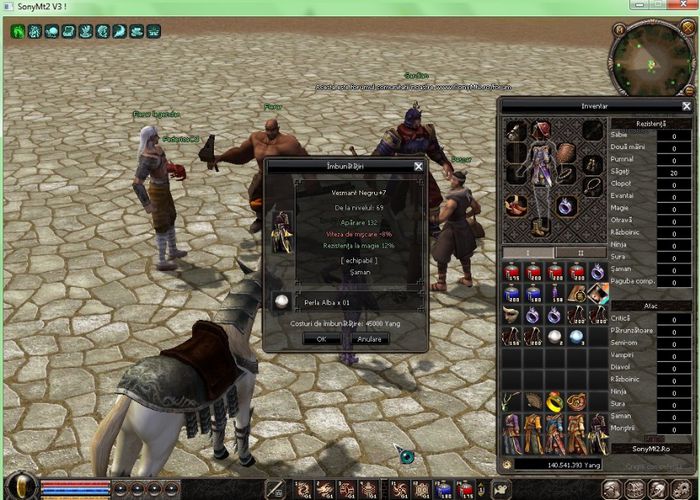Cancel upgrade with the Anulare button
Viewport: 700px width, 500px height.
pos(370,339)
